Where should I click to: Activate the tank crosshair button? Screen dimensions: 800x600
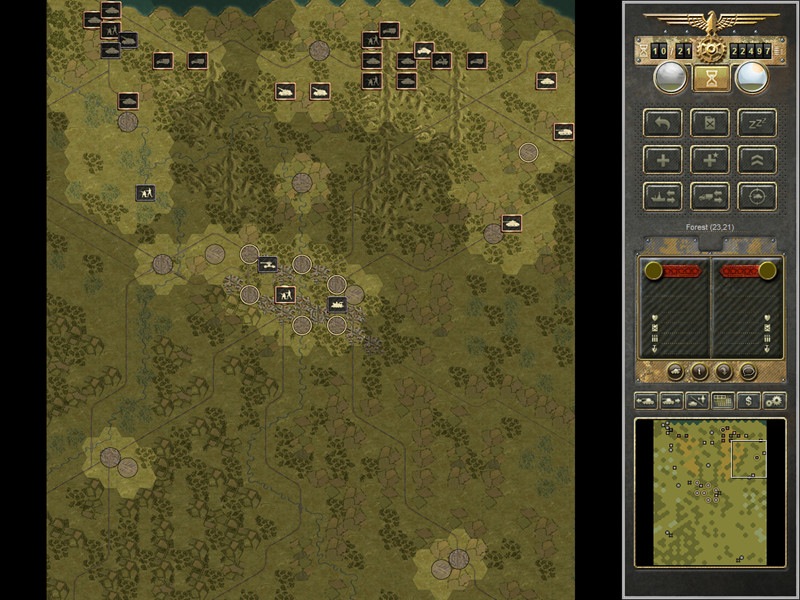757,196
